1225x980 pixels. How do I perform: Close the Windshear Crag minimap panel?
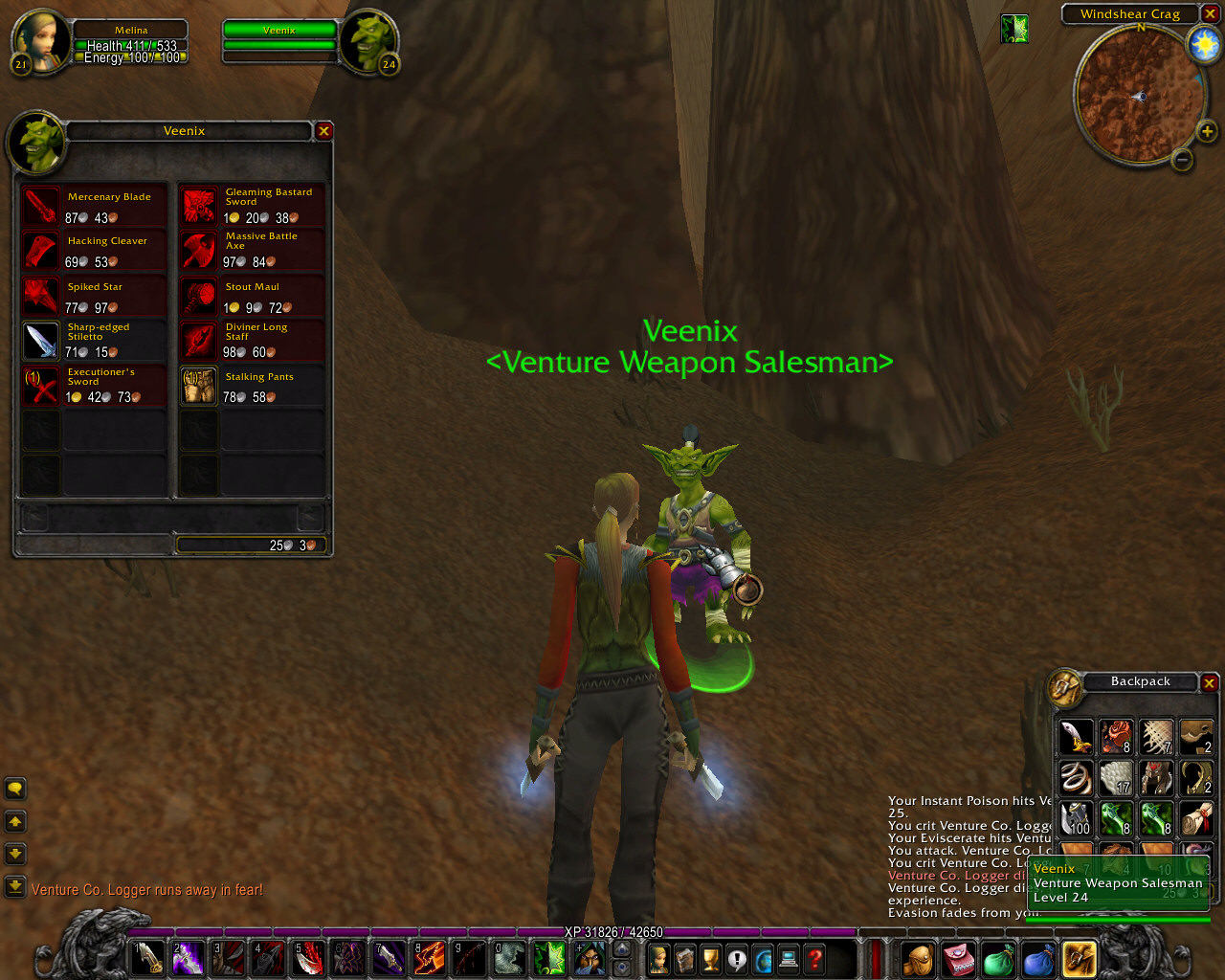point(1210,14)
